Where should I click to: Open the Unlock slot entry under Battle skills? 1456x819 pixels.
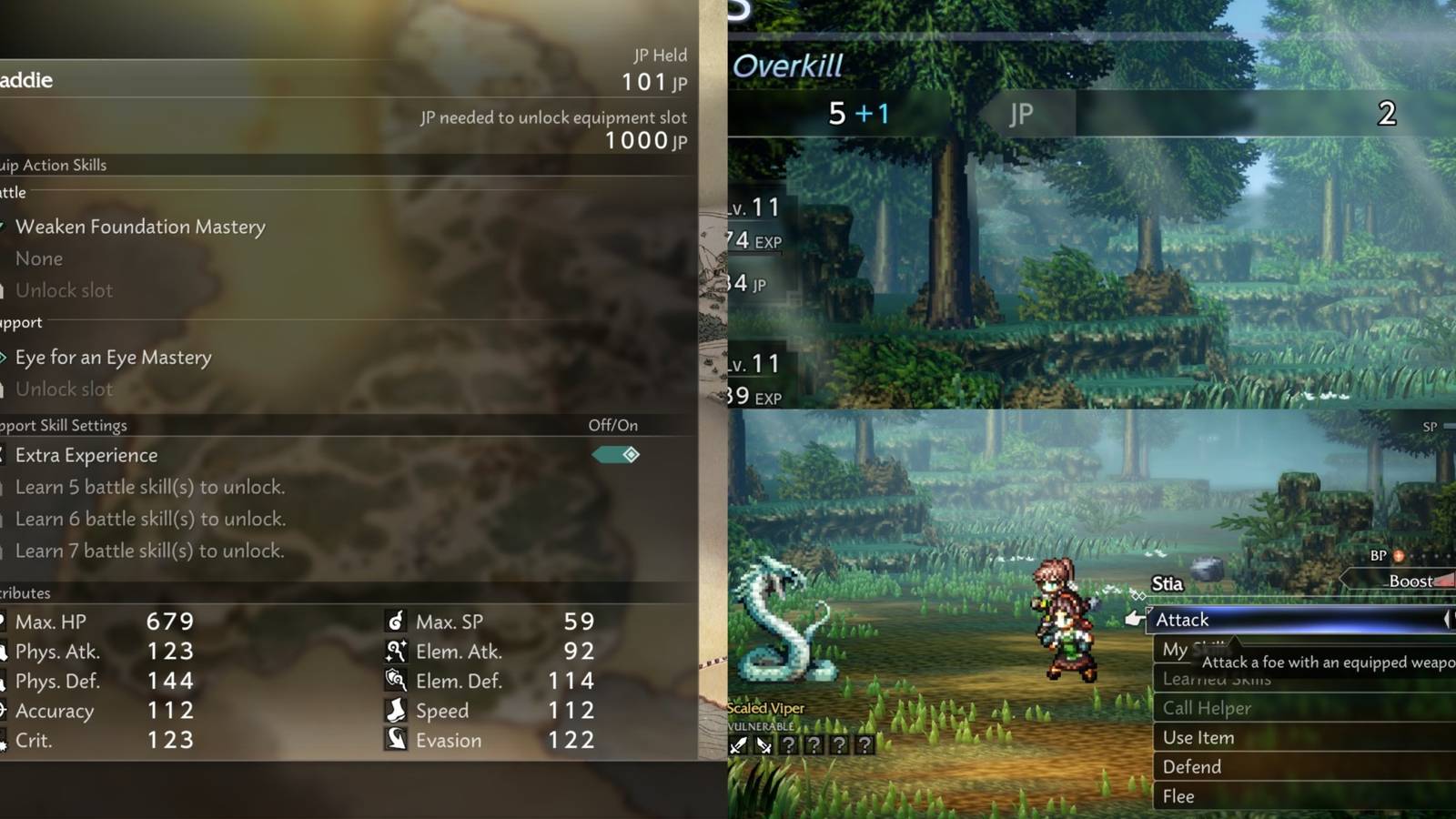tap(64, 290)
